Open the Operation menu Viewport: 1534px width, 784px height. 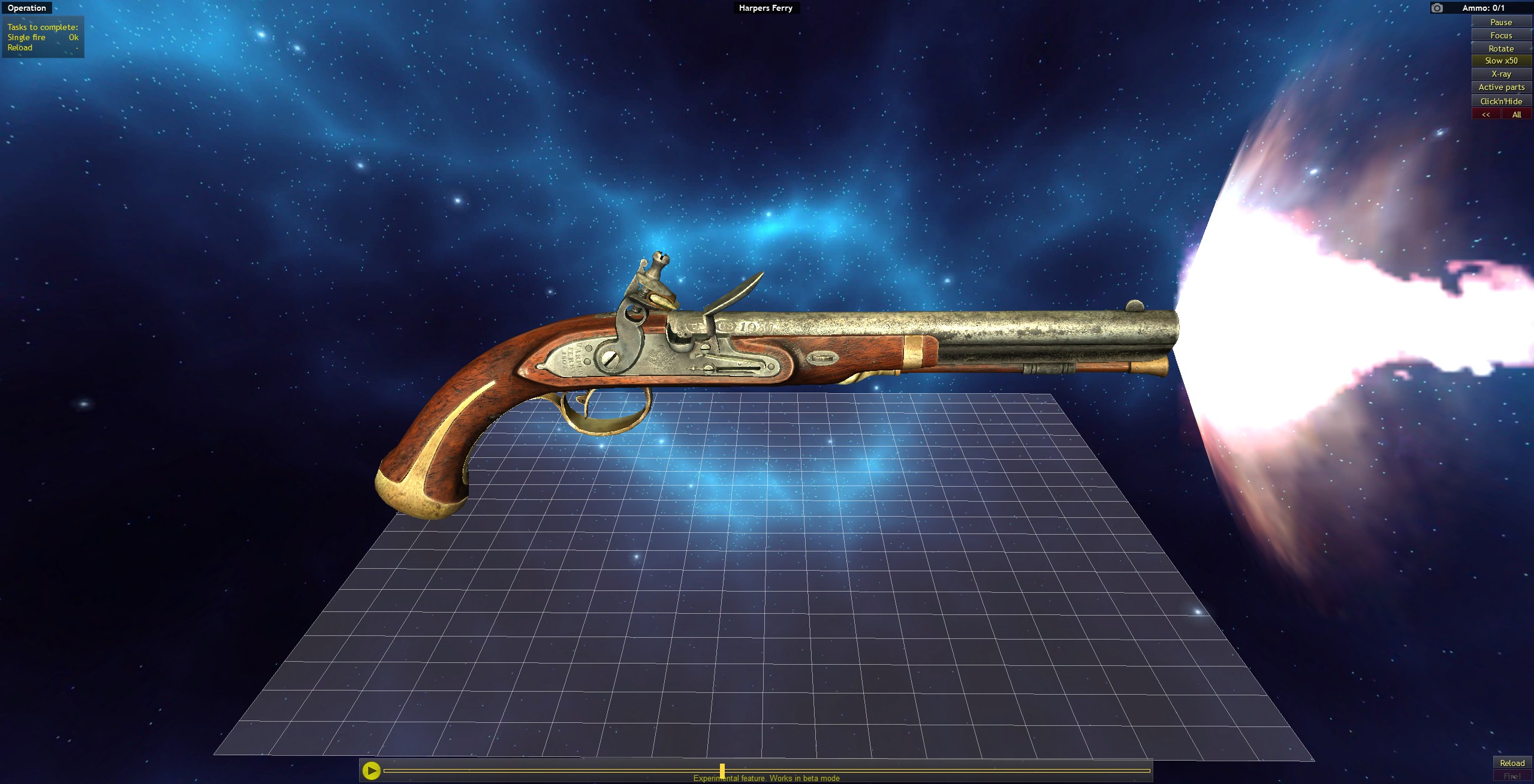pos(26,8)
